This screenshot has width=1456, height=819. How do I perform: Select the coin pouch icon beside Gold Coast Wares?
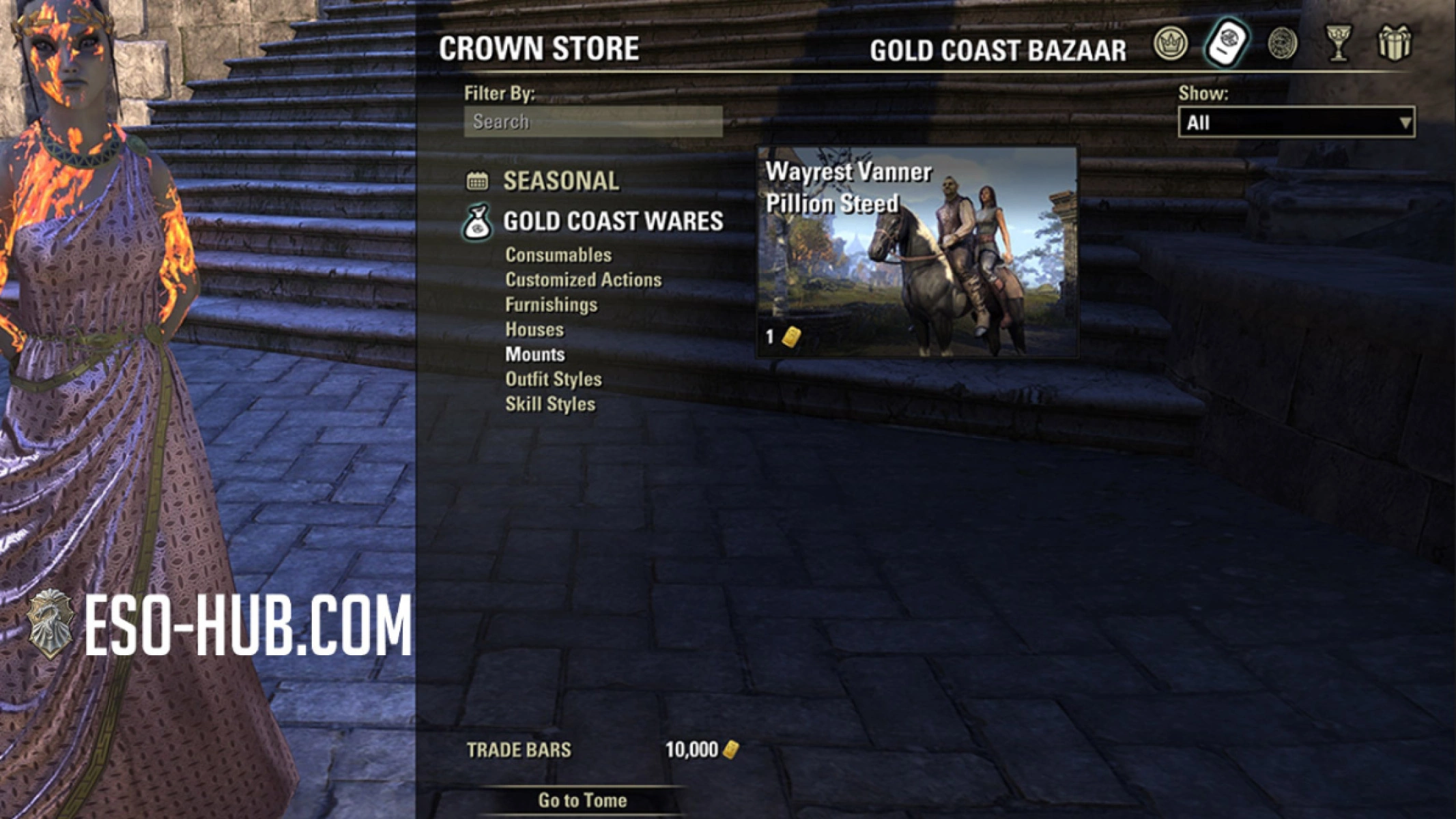click(479, 222)
